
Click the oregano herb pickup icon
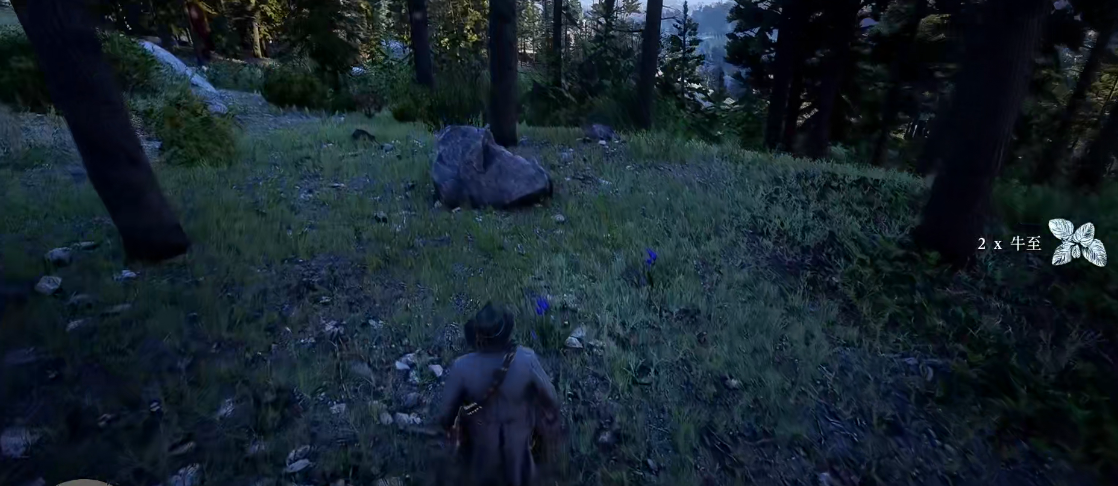1077,243
